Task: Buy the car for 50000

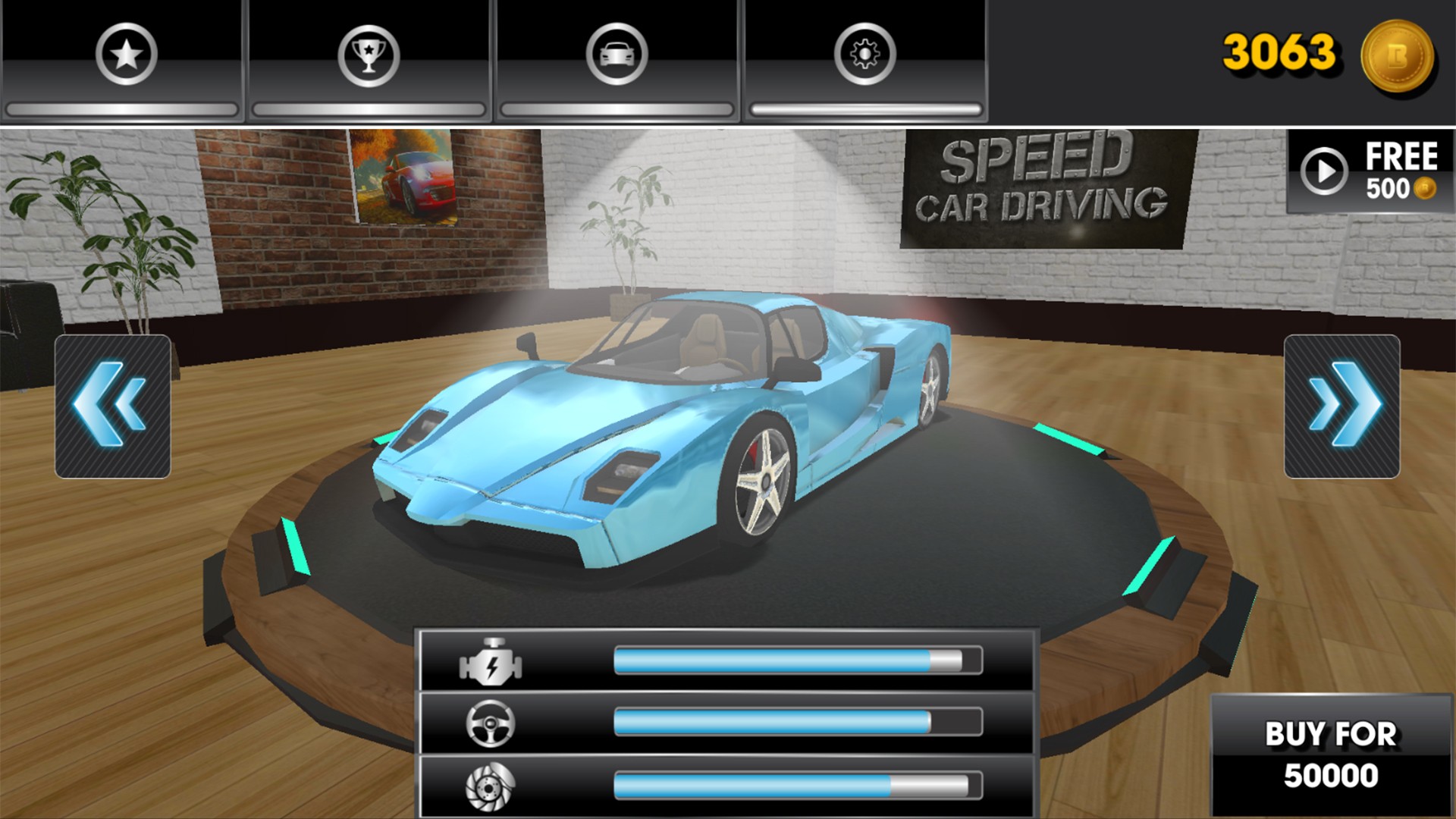Action: pos(1331,755)
